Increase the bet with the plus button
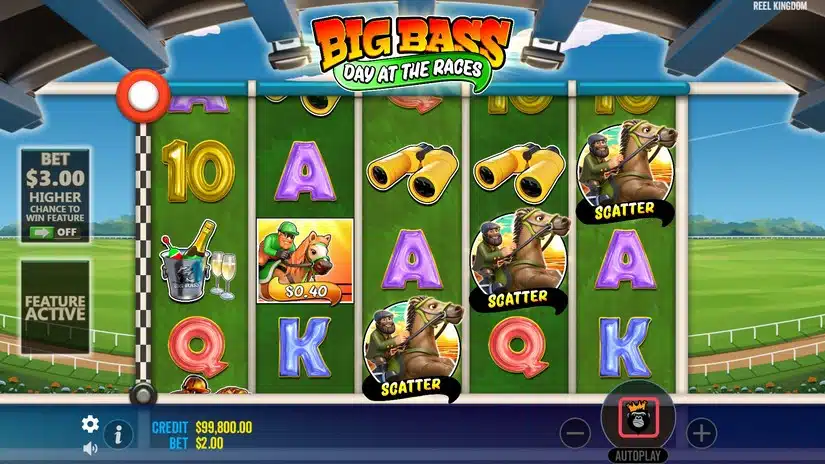This screenshot has width=825, height=464. click(702, 433)
